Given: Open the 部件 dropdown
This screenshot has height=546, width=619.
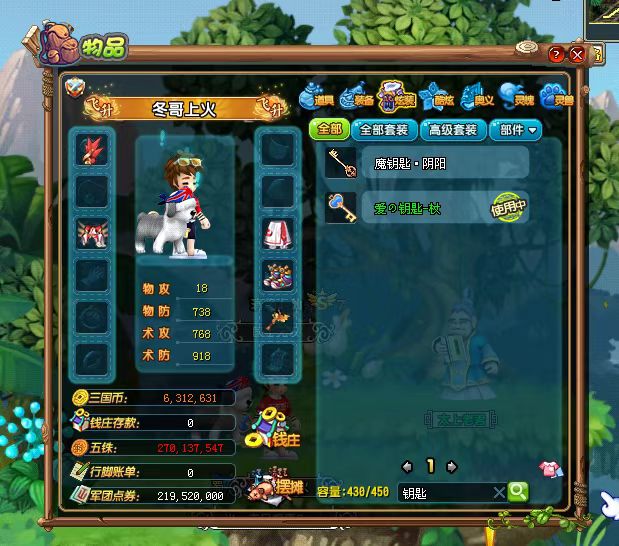Looking at the screenshot, I should (x=517, y=129).
